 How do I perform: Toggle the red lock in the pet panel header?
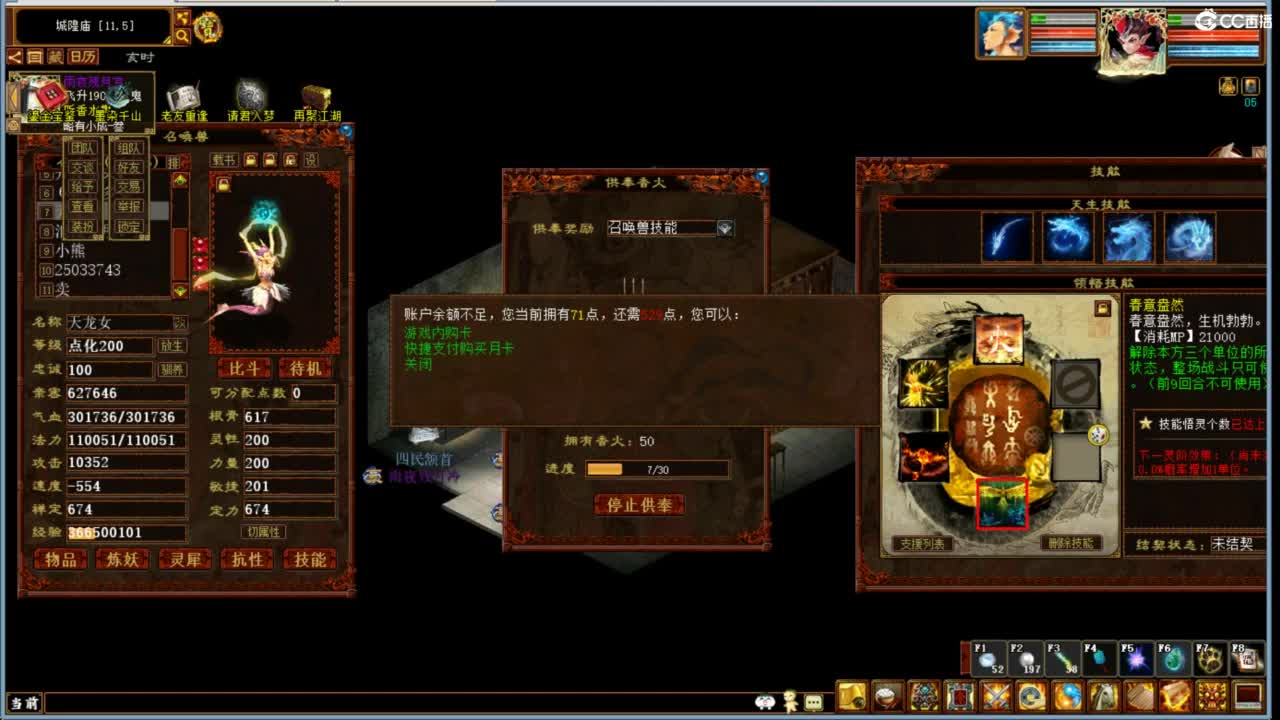[x=289, y=160]
